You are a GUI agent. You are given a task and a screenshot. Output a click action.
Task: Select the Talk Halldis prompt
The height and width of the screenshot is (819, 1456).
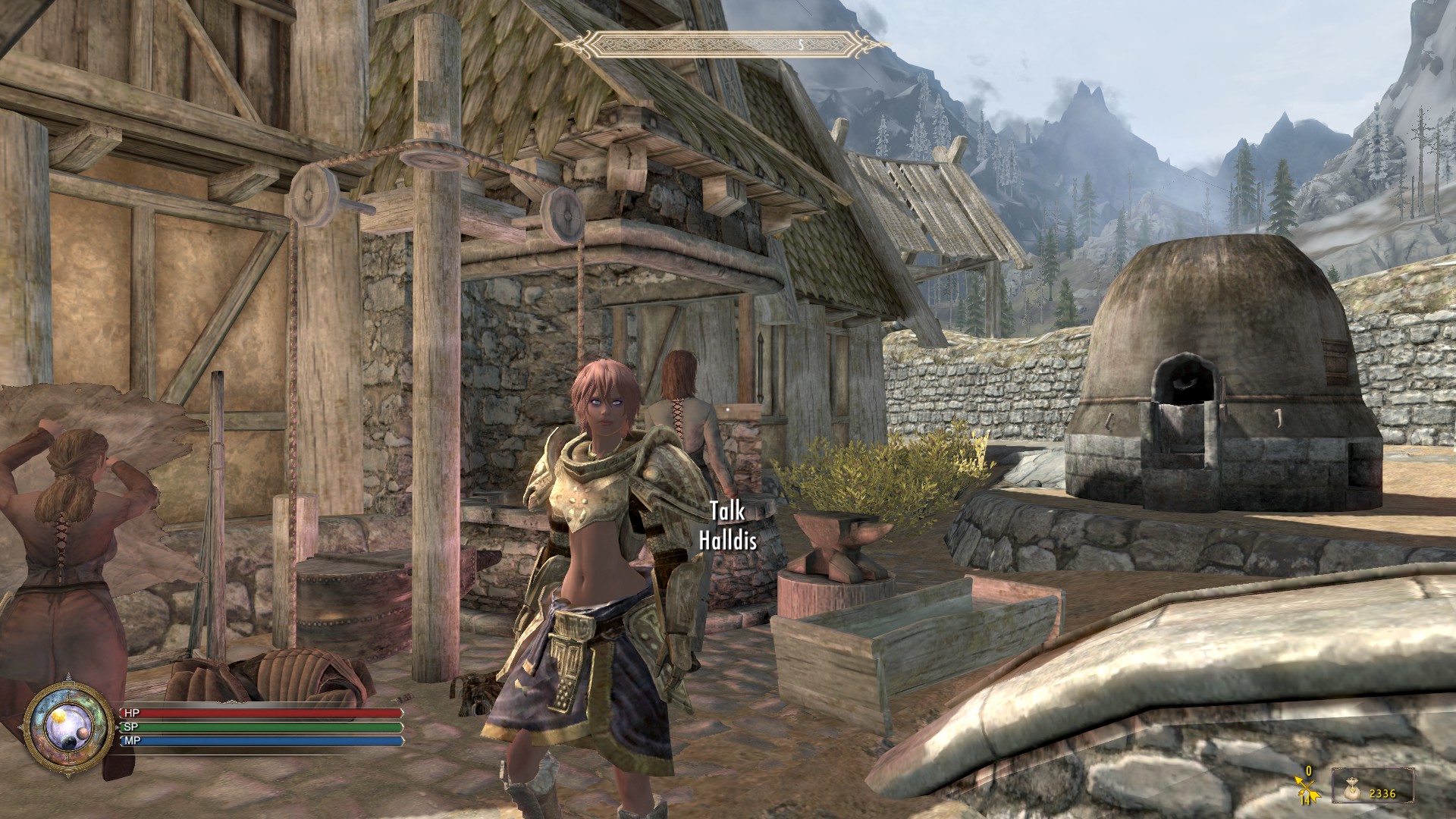click(728, 526)
